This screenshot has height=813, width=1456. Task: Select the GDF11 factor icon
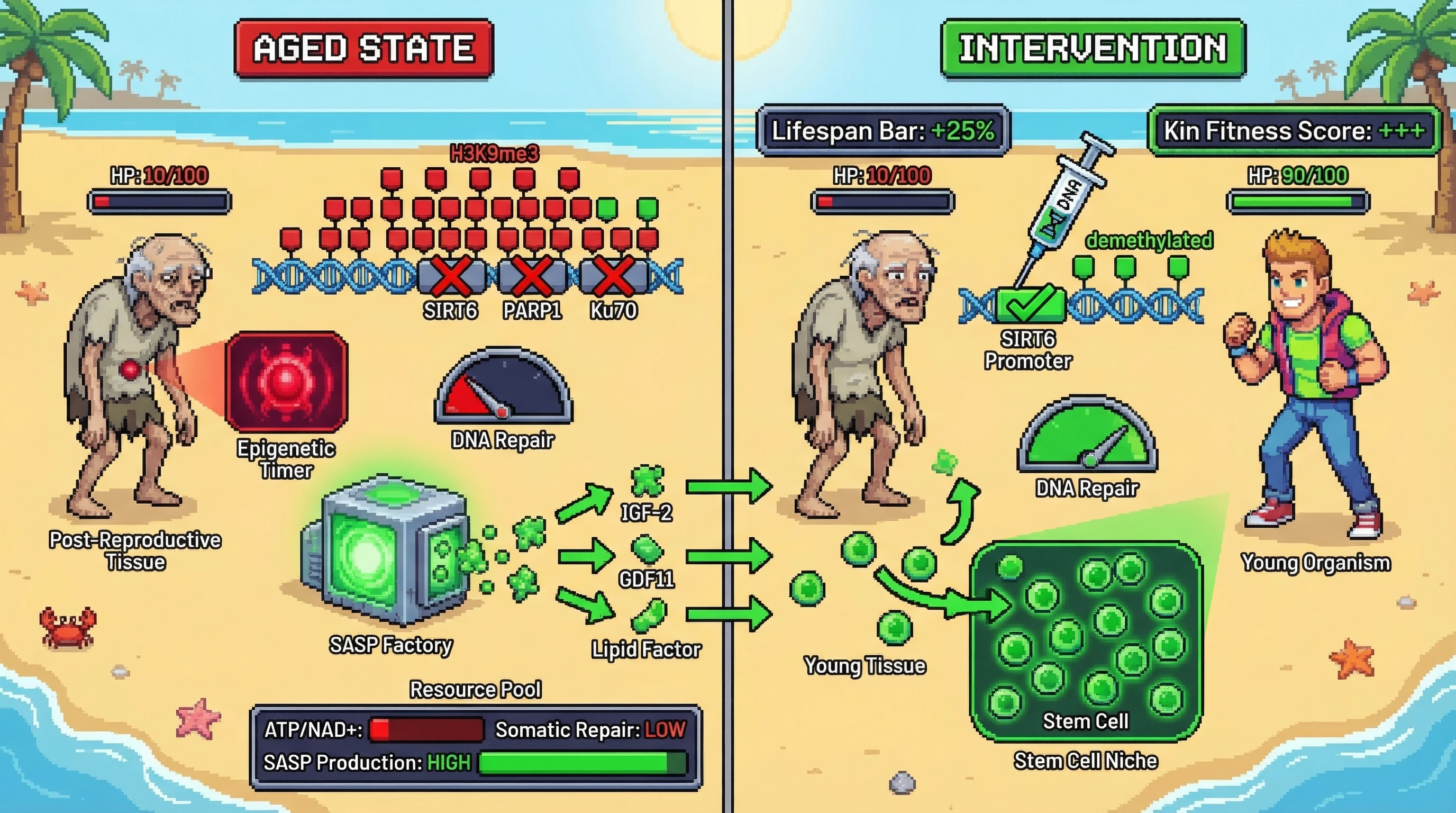click(x=647, y=549)
